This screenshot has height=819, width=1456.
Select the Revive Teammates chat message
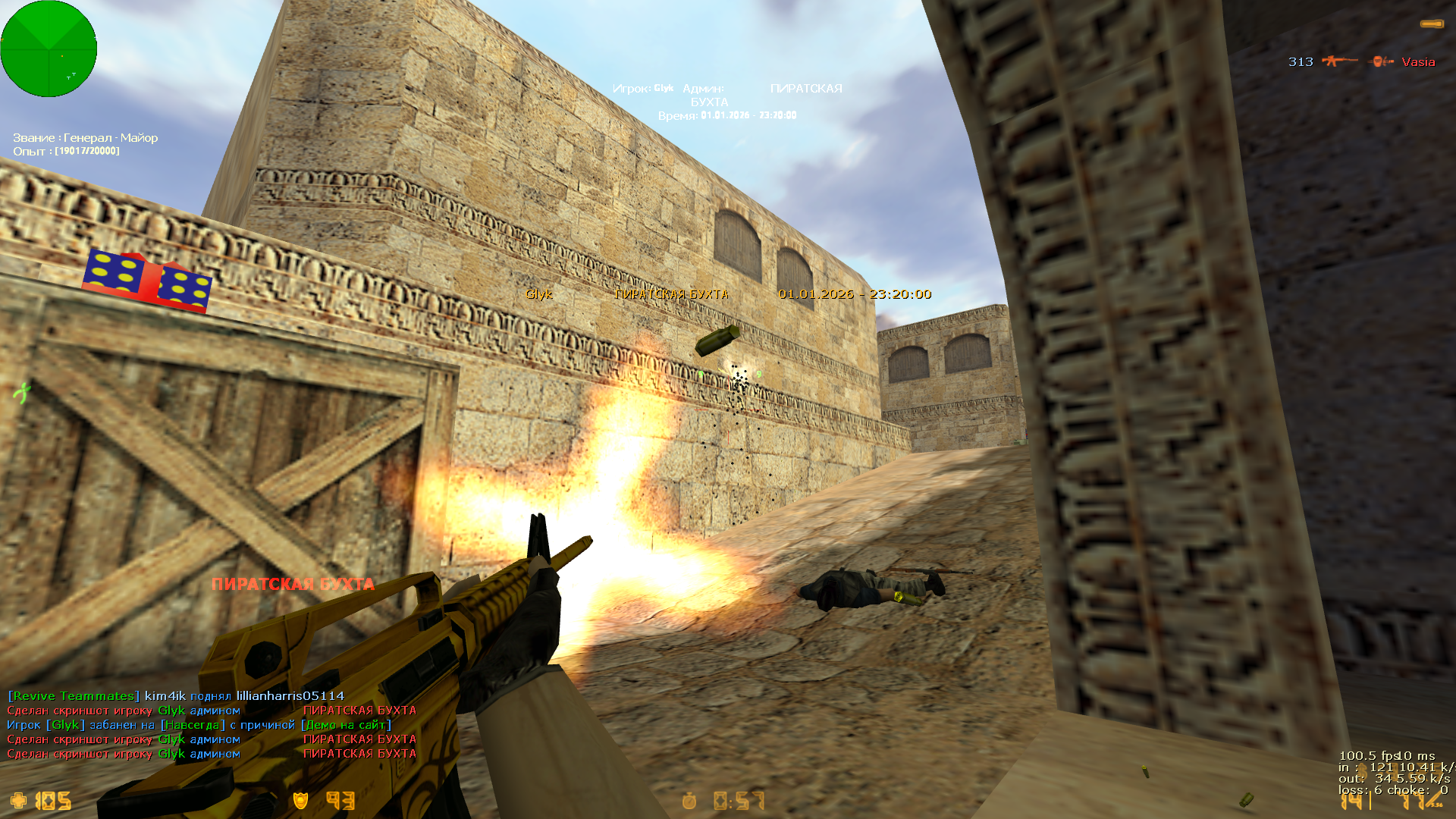pos(176,695)
